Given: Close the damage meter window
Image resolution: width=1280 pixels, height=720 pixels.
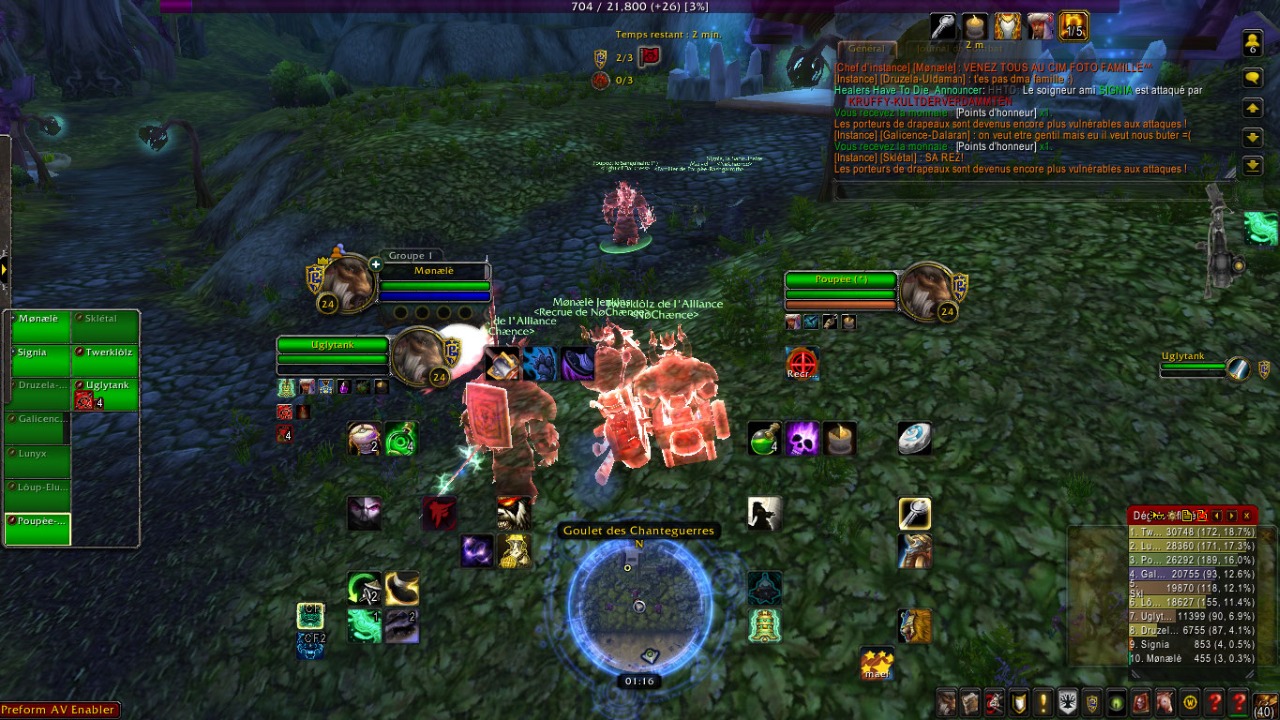Looking at the screenshot, I should click(x=1246, y=516).
